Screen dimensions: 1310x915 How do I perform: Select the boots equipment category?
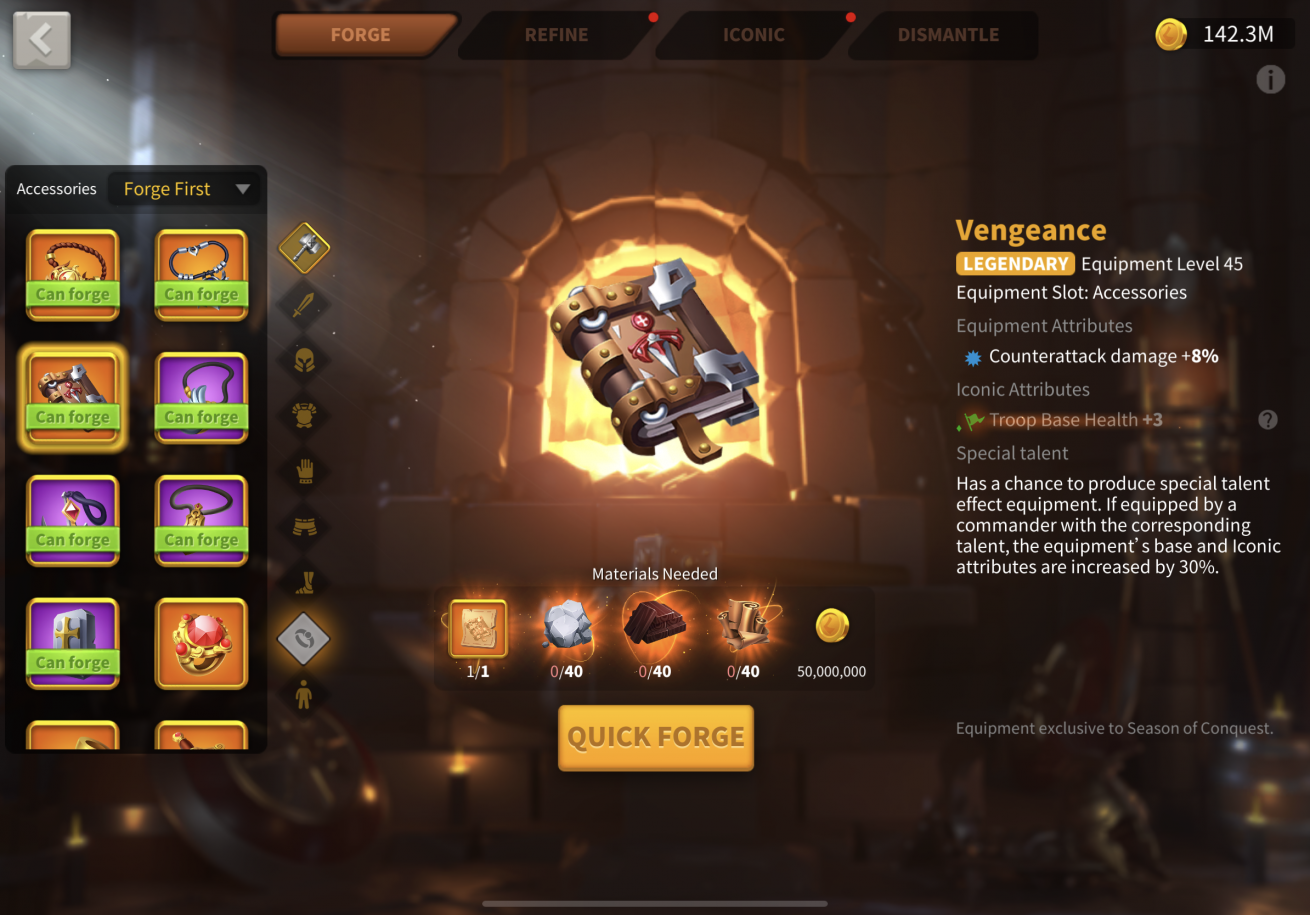304,581
